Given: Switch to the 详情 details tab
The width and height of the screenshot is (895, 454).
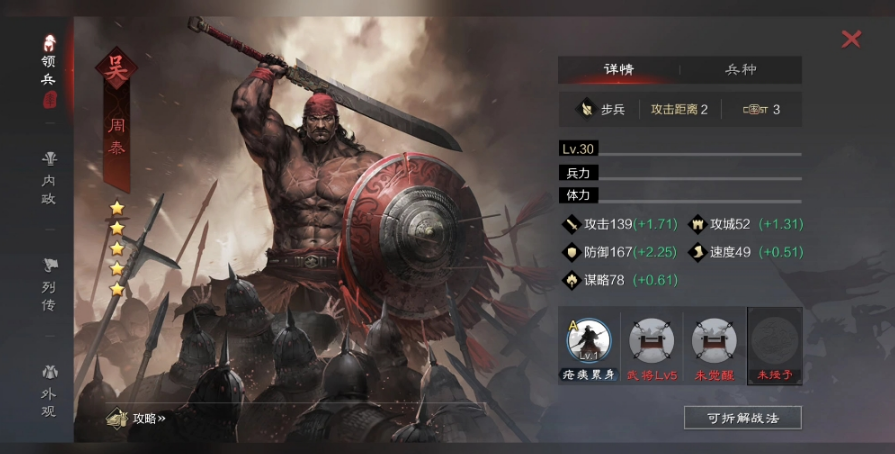Looking at the screenshot, I should tap(619, 70).
